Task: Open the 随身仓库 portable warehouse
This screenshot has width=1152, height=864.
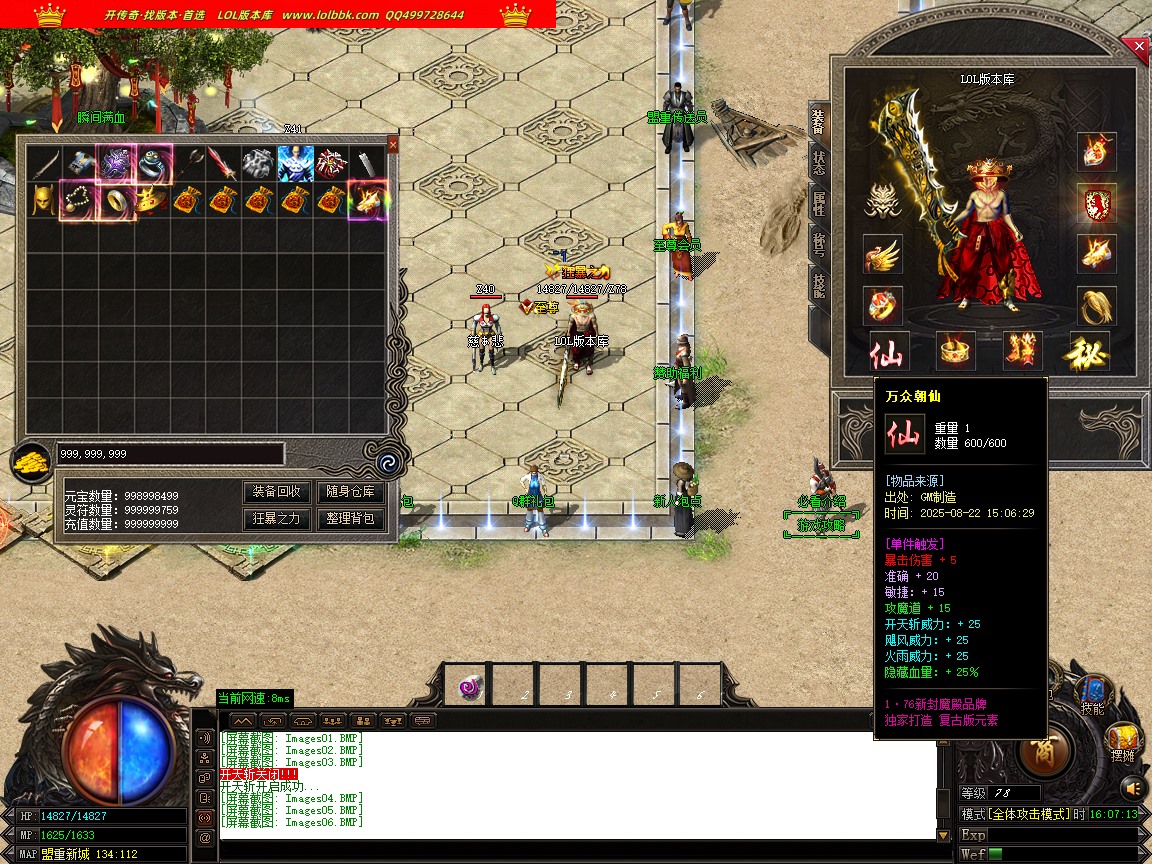Action: pyautogui.click(x=350, y=492)
